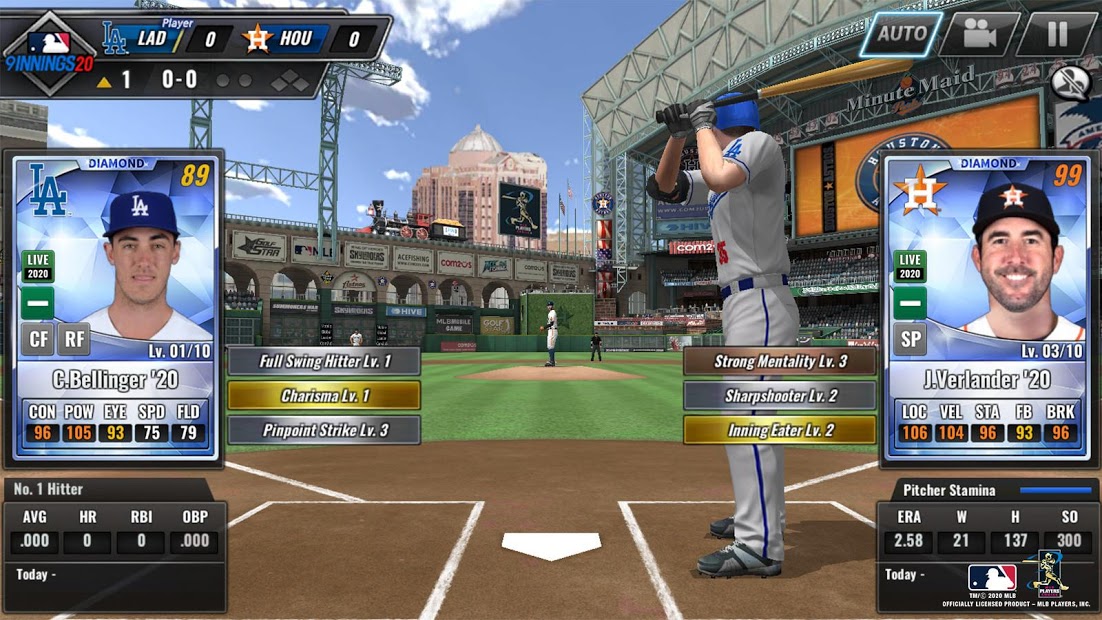Show the Pinpoint Strike Lv. 3 skill

point(324,431)
